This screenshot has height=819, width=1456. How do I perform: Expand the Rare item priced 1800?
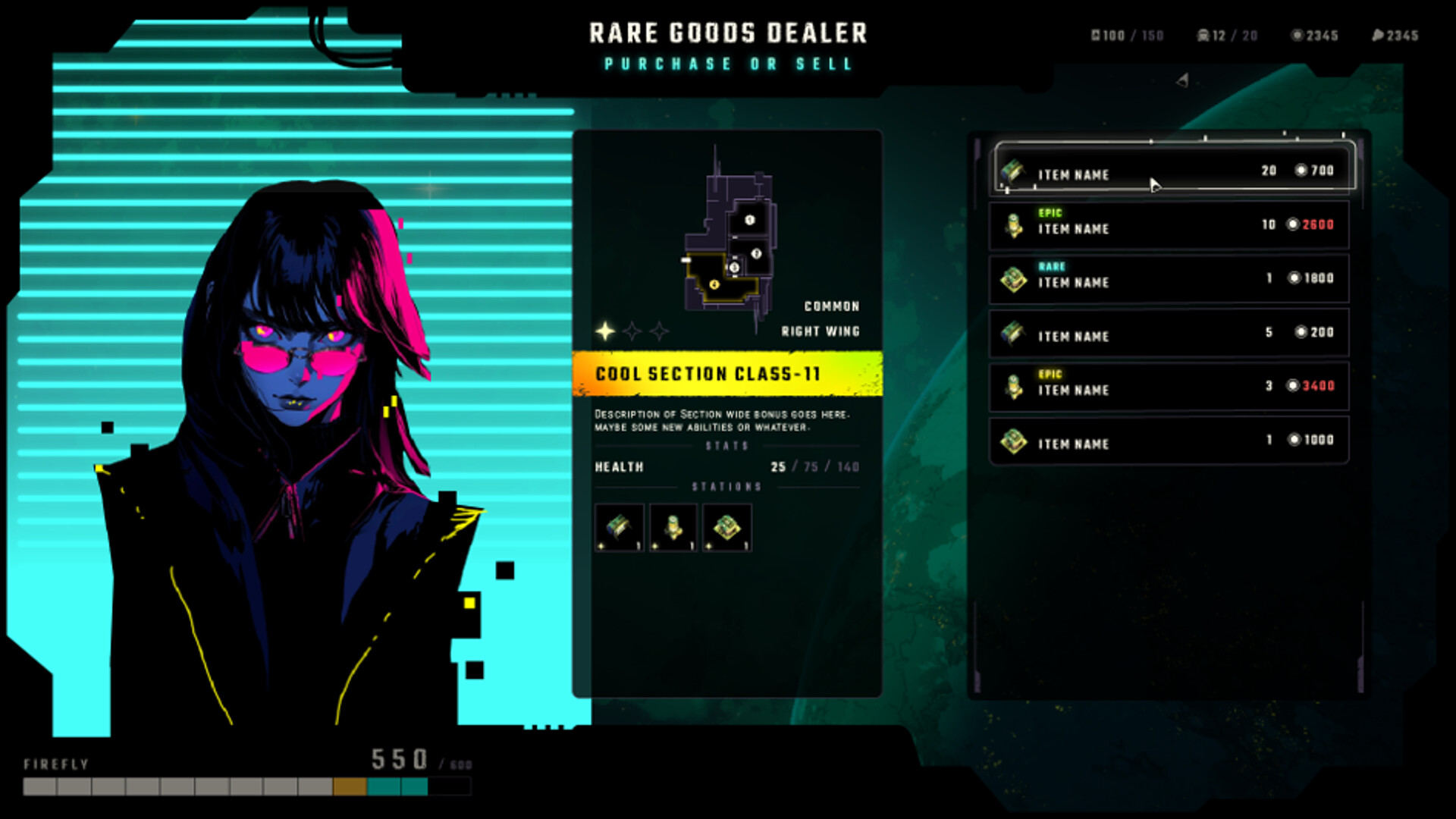pyautogui.click(x=1168, y=278)
